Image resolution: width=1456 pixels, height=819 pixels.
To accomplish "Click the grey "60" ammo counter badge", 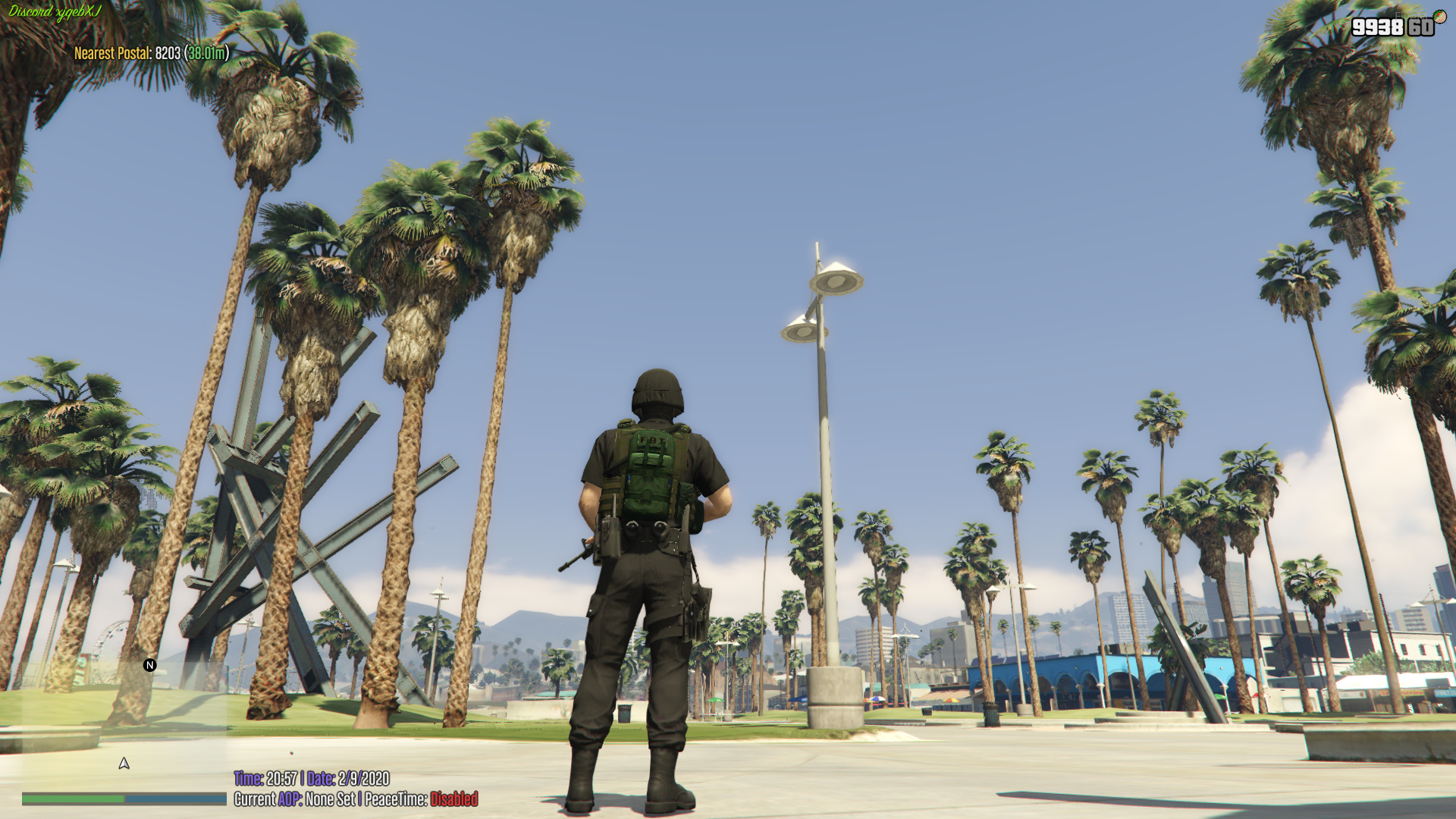I will tap(1422, 27).
